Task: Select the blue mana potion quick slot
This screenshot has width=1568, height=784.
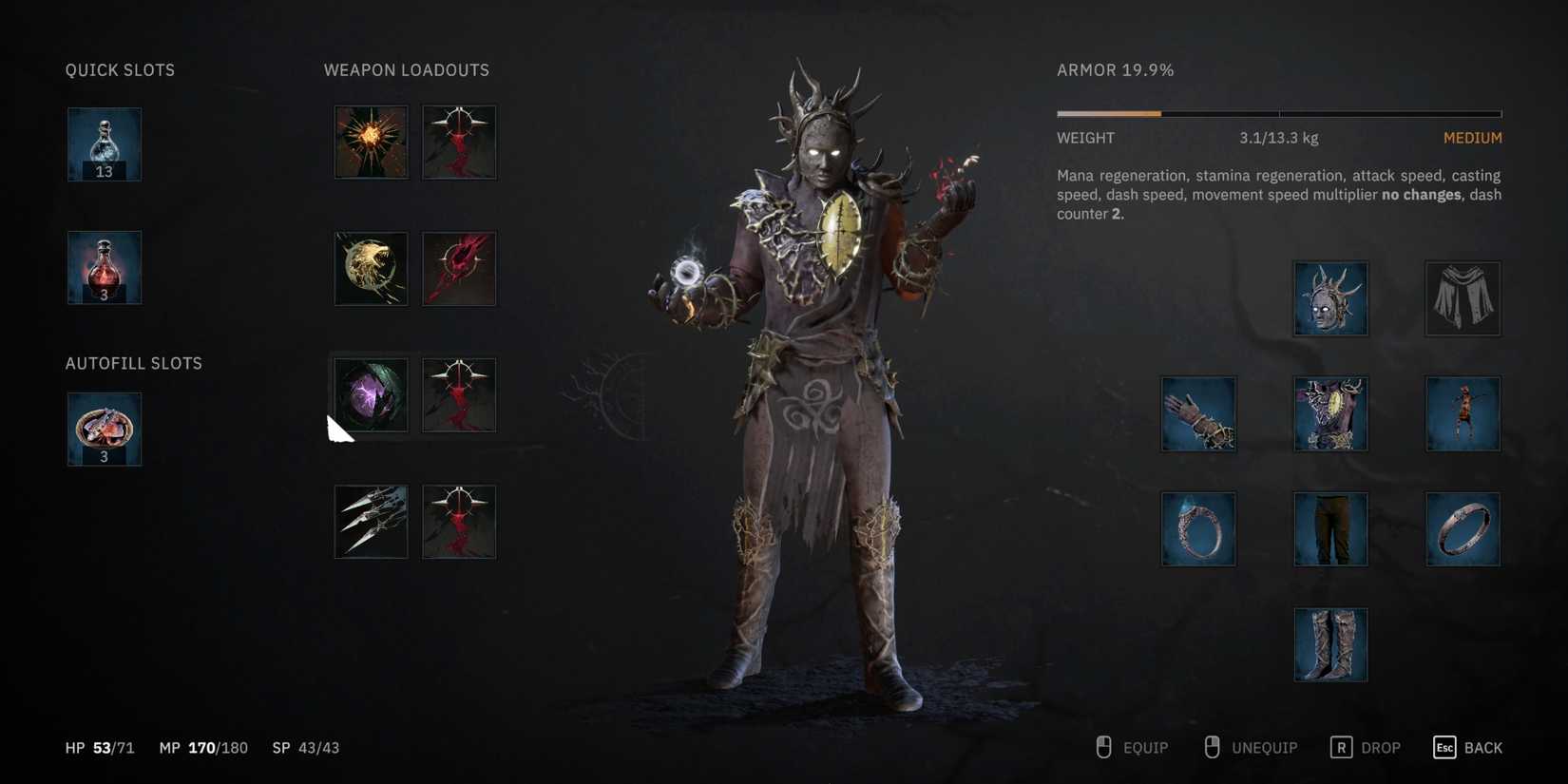Action: tap(104, 144)
